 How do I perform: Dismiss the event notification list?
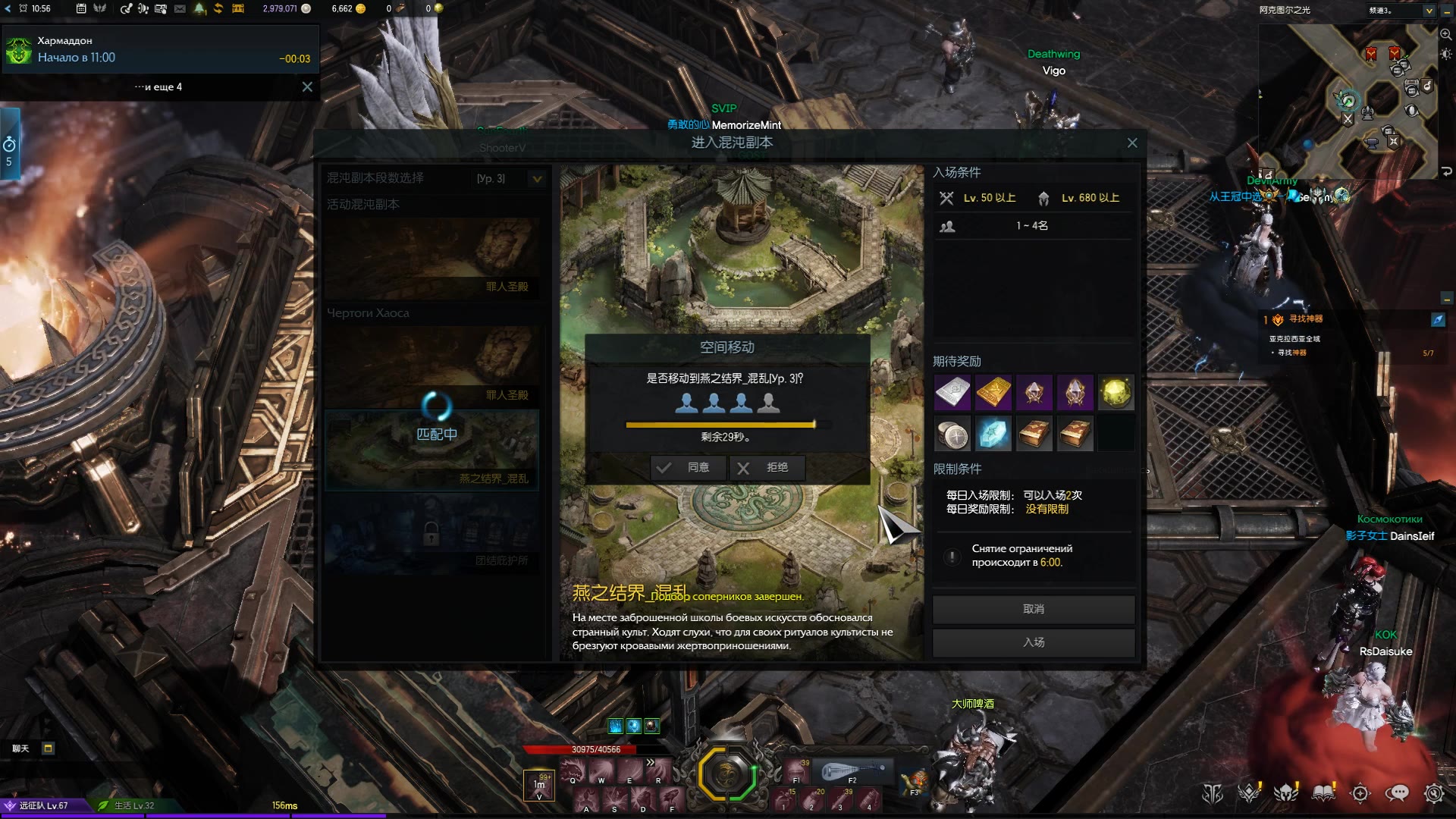307,87
